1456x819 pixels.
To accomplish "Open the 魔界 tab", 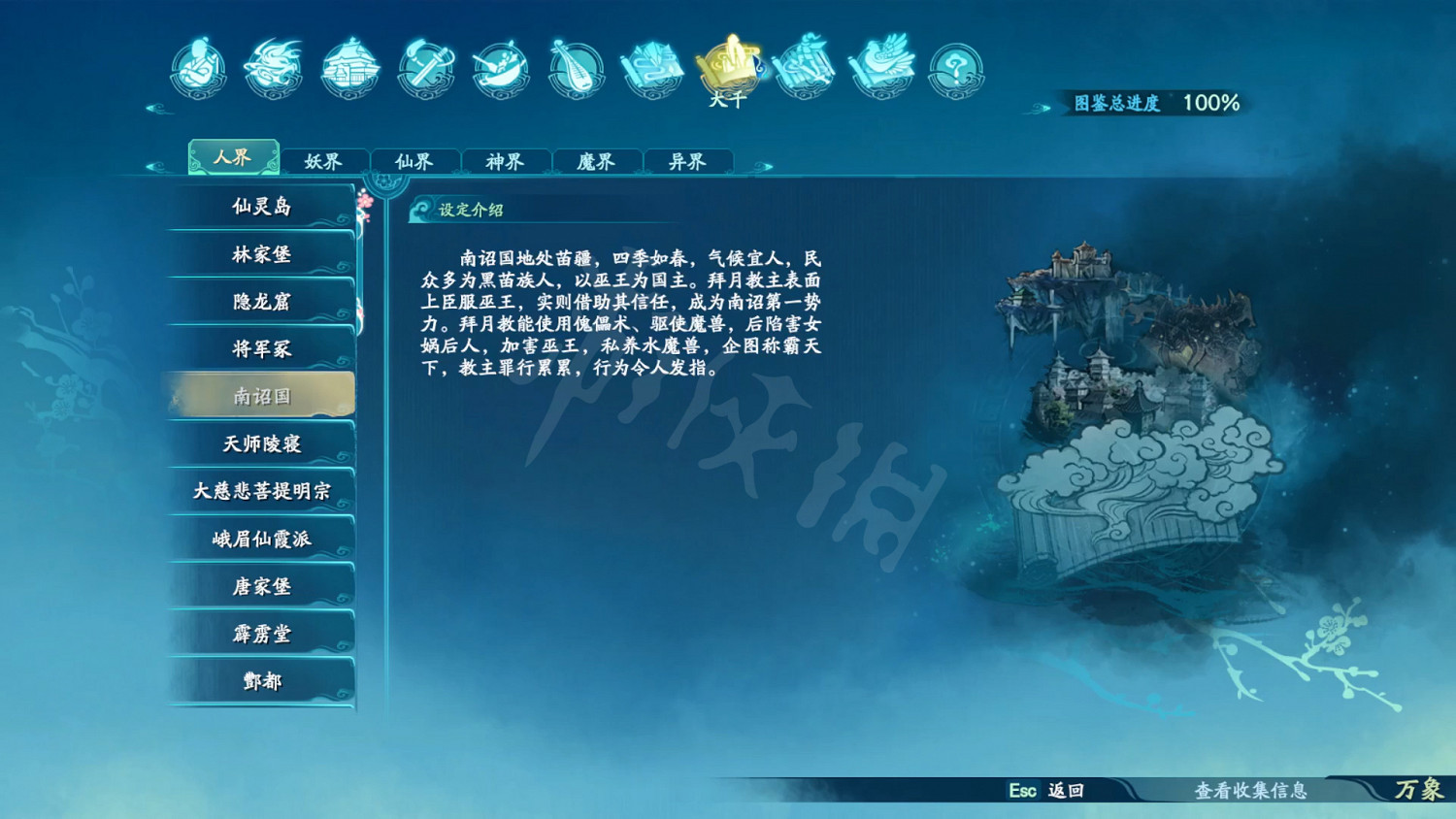I will 596,161.
